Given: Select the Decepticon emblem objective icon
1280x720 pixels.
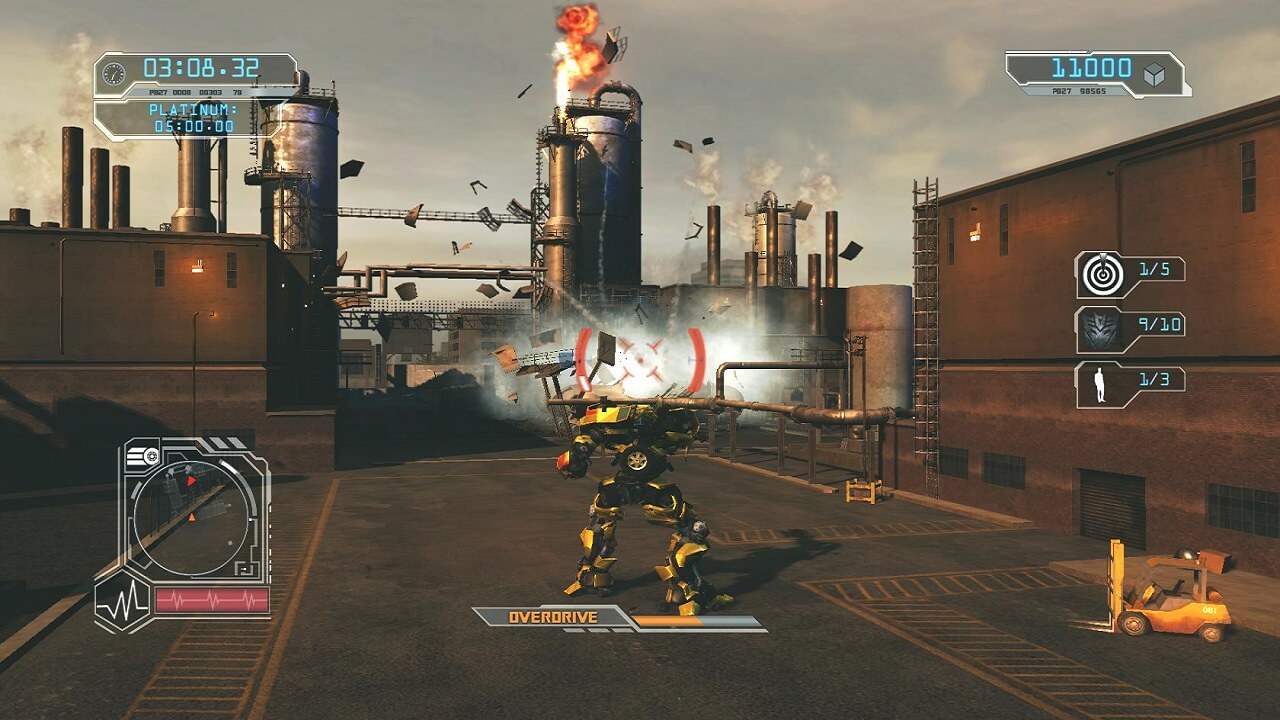Looking at the screenshot, I should click(1100, 330).
